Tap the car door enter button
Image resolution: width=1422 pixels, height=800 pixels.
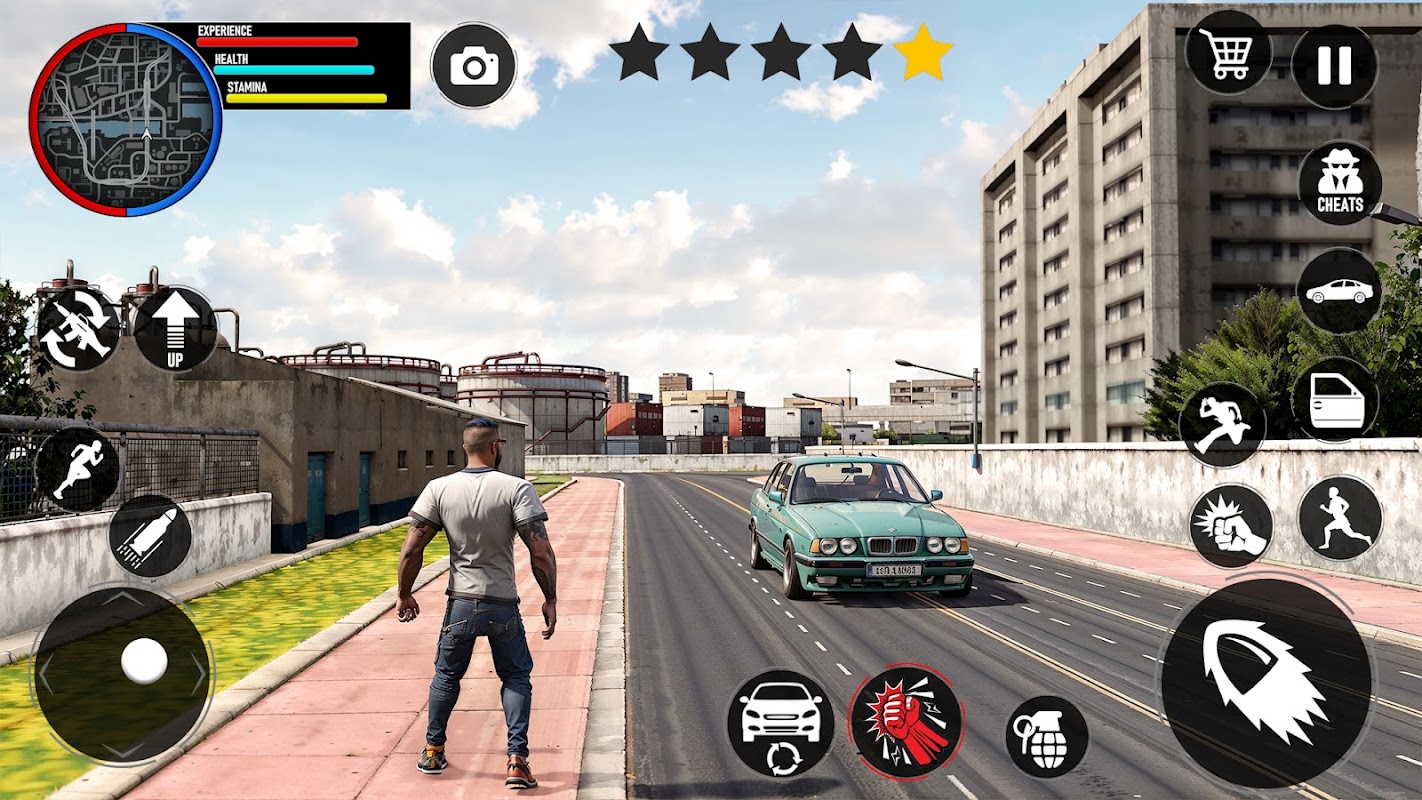click(1335, 399)
